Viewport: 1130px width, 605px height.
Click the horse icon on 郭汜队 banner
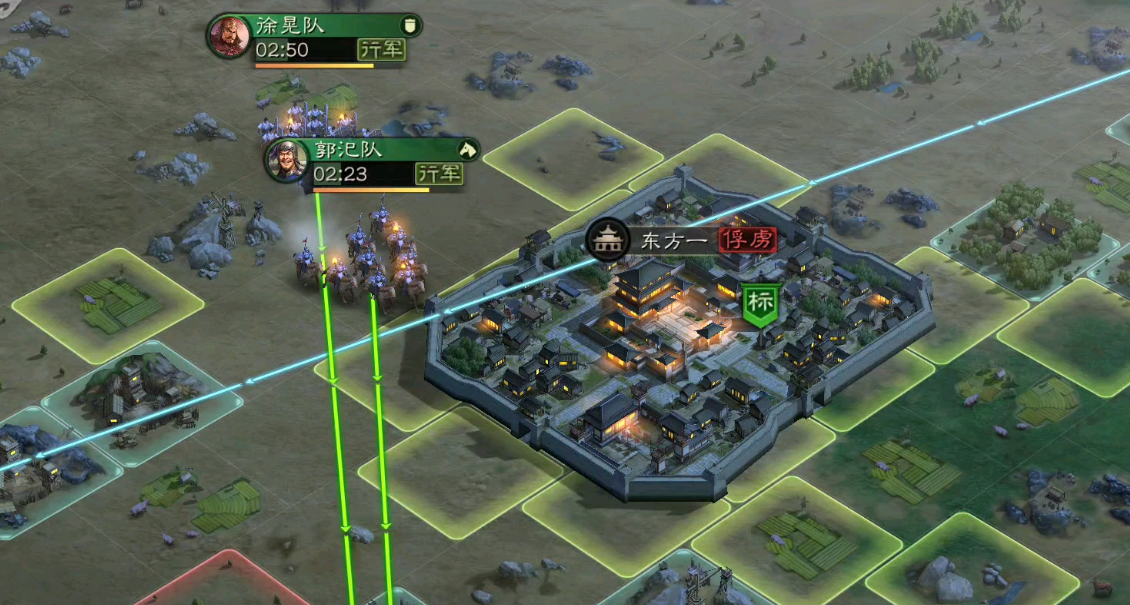466,149
